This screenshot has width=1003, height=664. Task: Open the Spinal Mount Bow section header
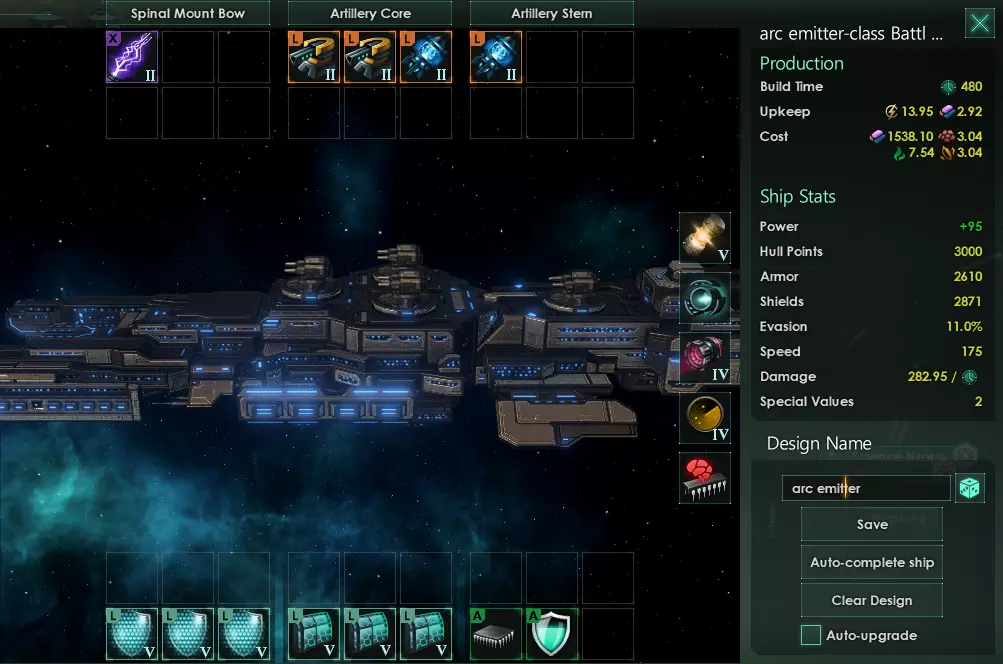188,14
